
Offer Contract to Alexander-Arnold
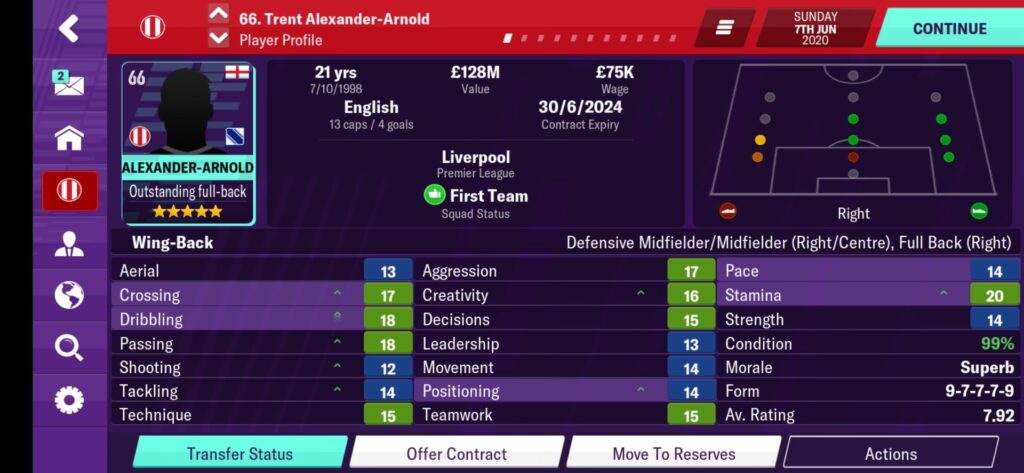pyautogui.click(x=456, y=453)
